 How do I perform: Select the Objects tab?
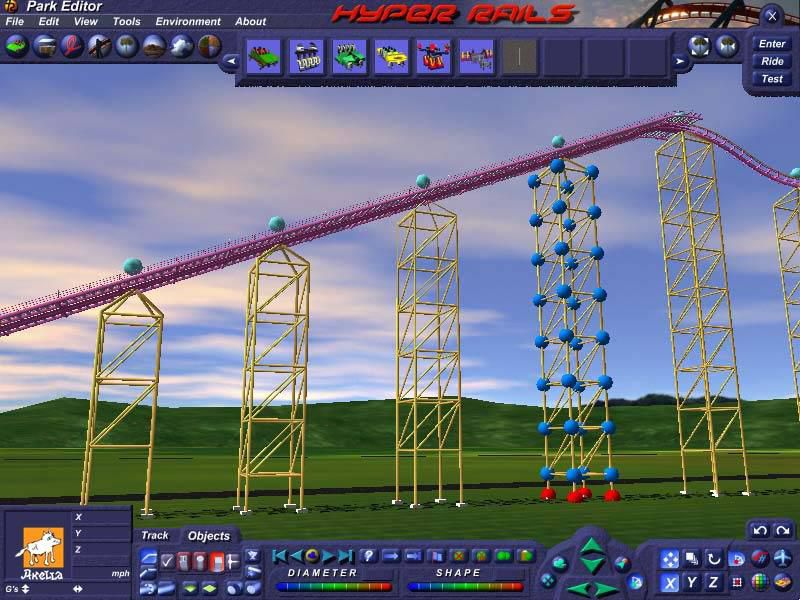point(209,536)
